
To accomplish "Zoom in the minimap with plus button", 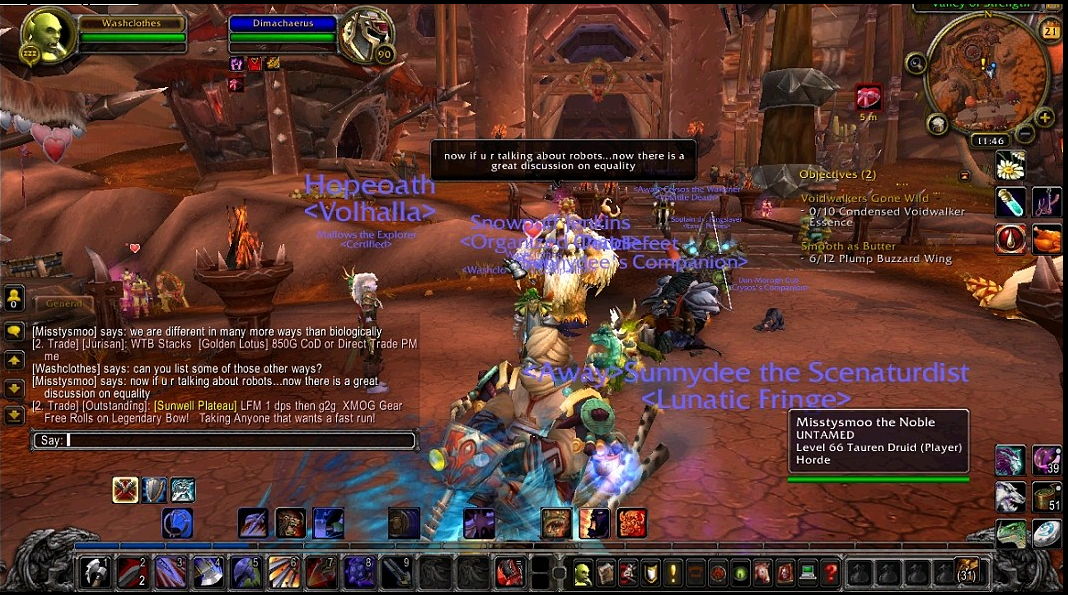I will pos(1045,118).
